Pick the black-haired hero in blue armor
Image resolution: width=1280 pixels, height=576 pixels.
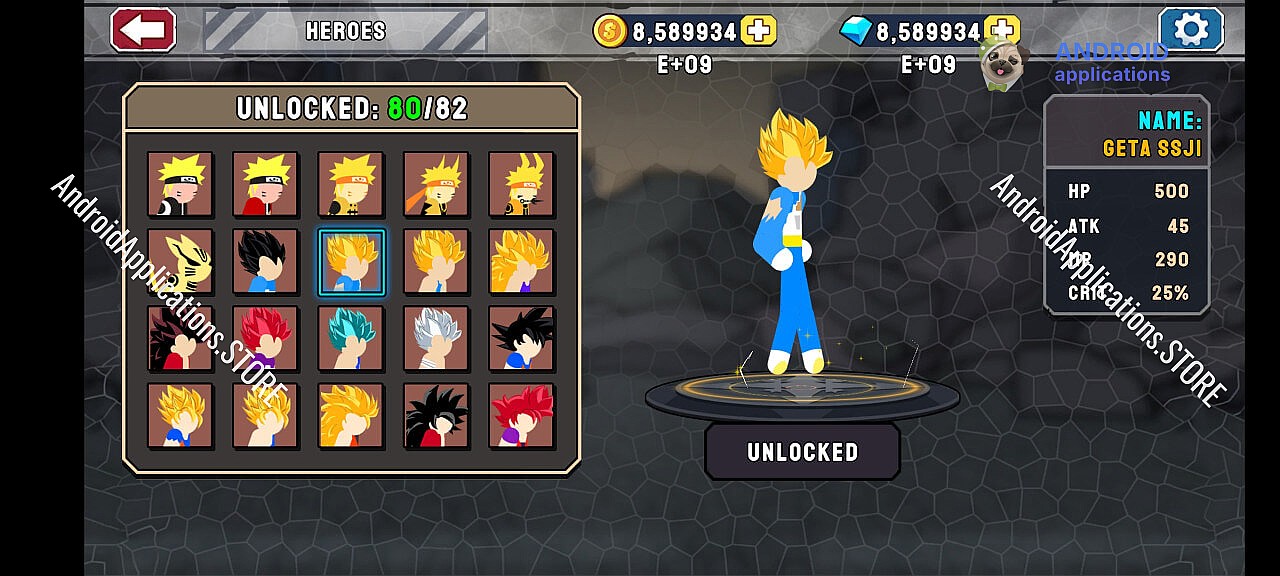coord(265,262)
